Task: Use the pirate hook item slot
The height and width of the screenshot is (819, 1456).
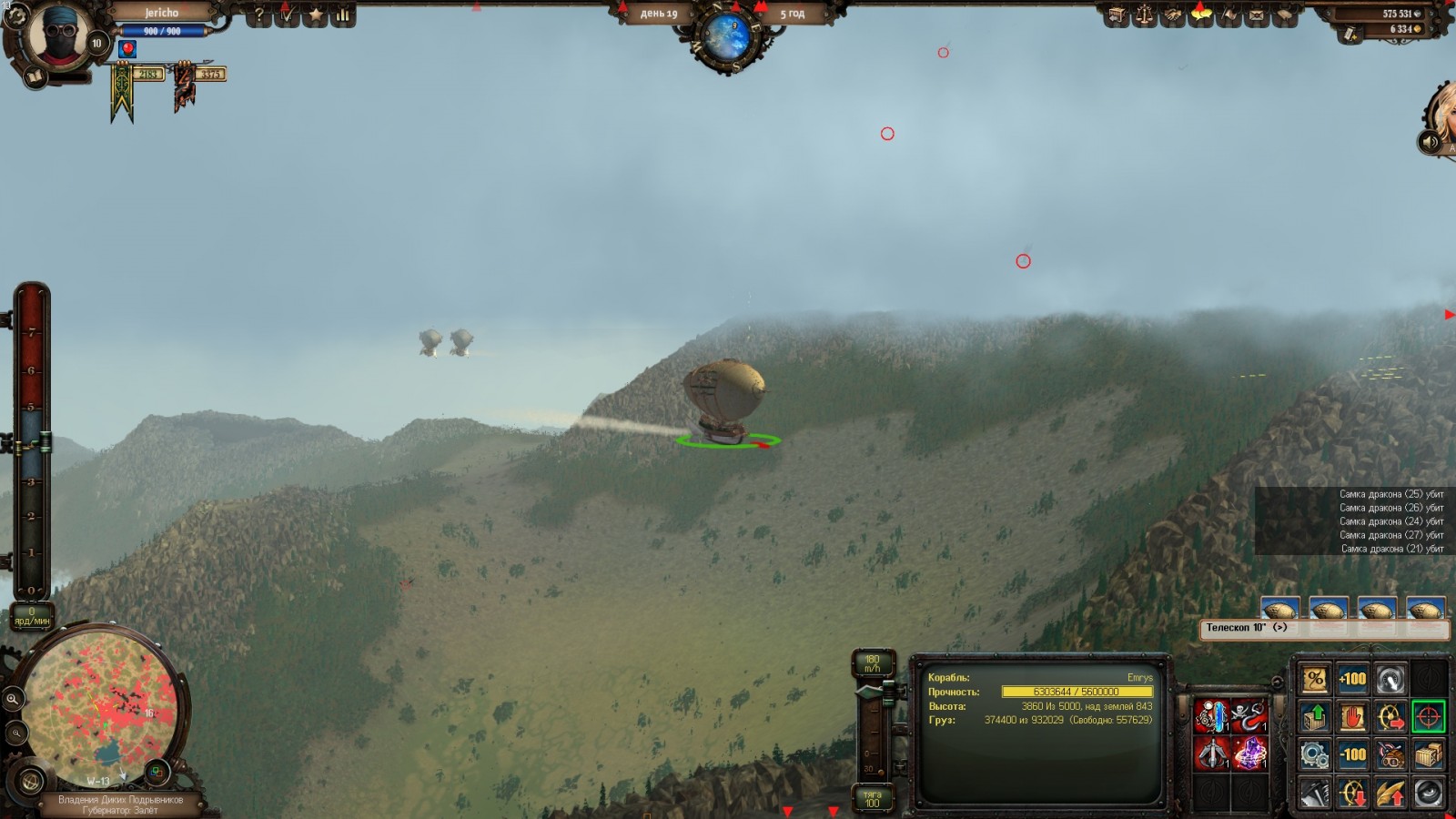Action: (1249, 716)
